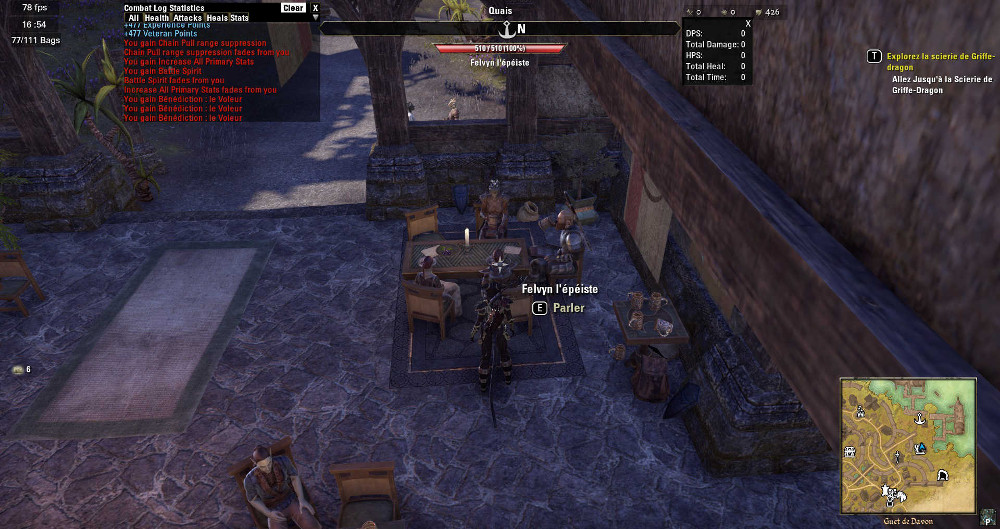The image size is (1000, 529).
Task: Switch to the Stats combat log tab
Action: 239,18
